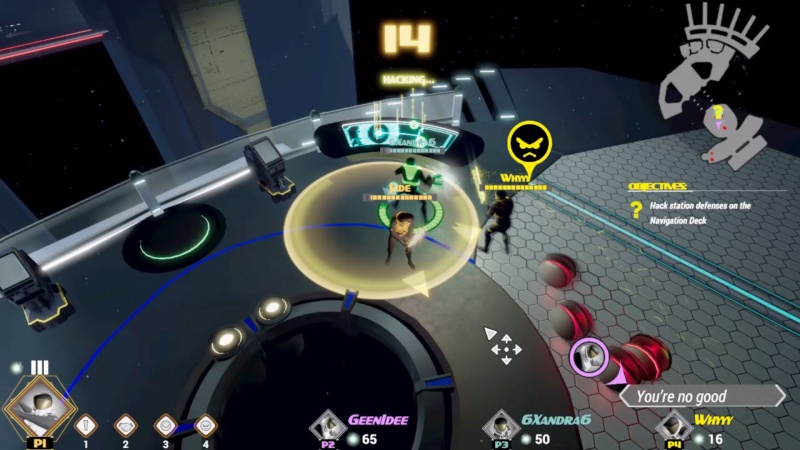This screenshot has width=800, height=450.
Task: Click the P1 player portrait
Action: pyautogui.click(x=39, y=405)
